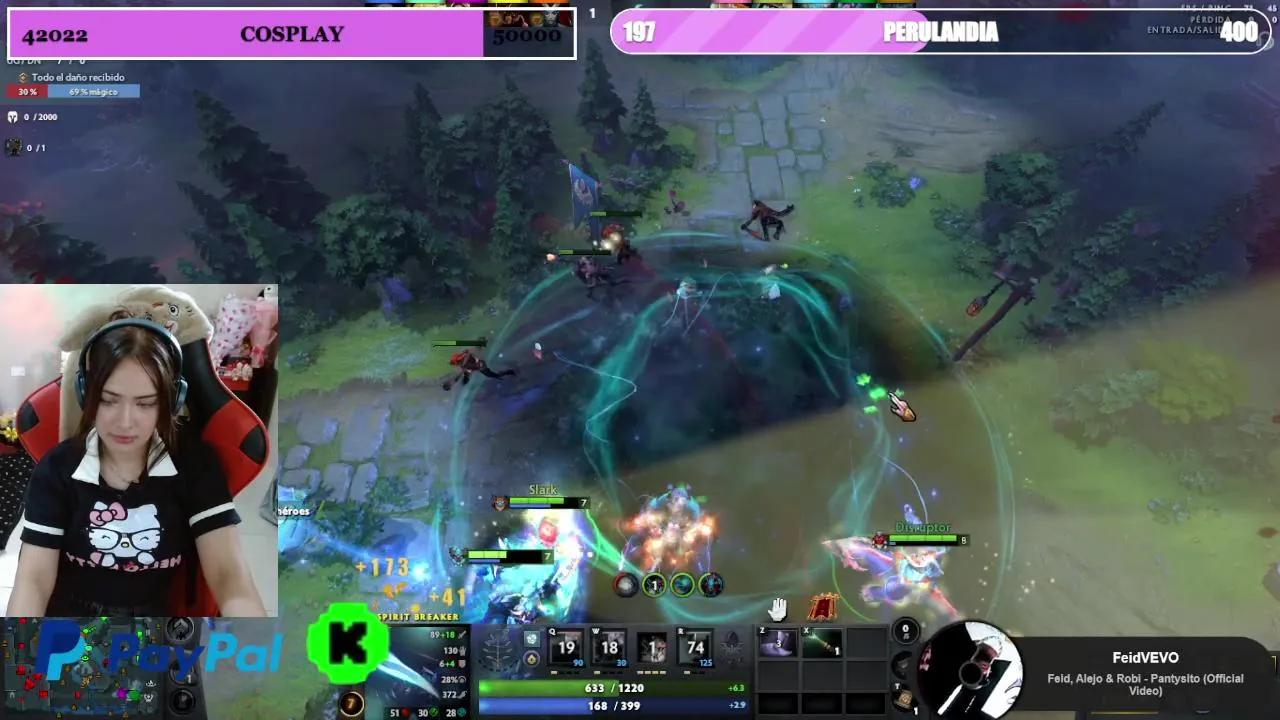Use the inventory item in slot Z
The width and height of the screenshot is (1280, 720).
pyautogui.click(x=776, y=643)
